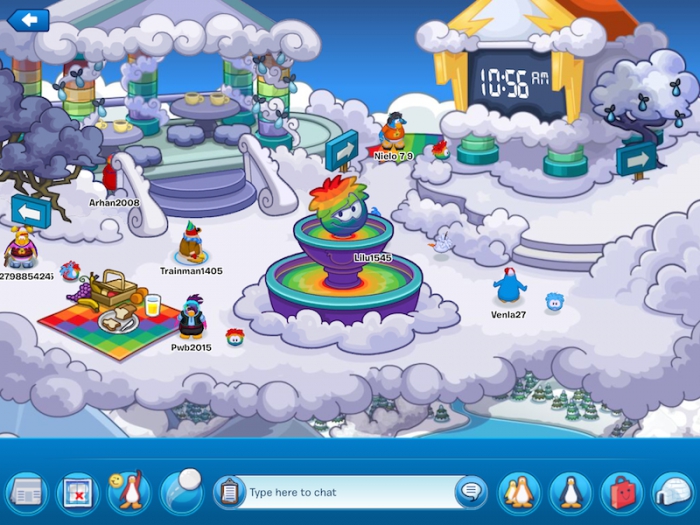Image resolution: width=700 pixels, height=525 pixels.
Task: Go back with the blue arrow button
Action: coord(29,19)
